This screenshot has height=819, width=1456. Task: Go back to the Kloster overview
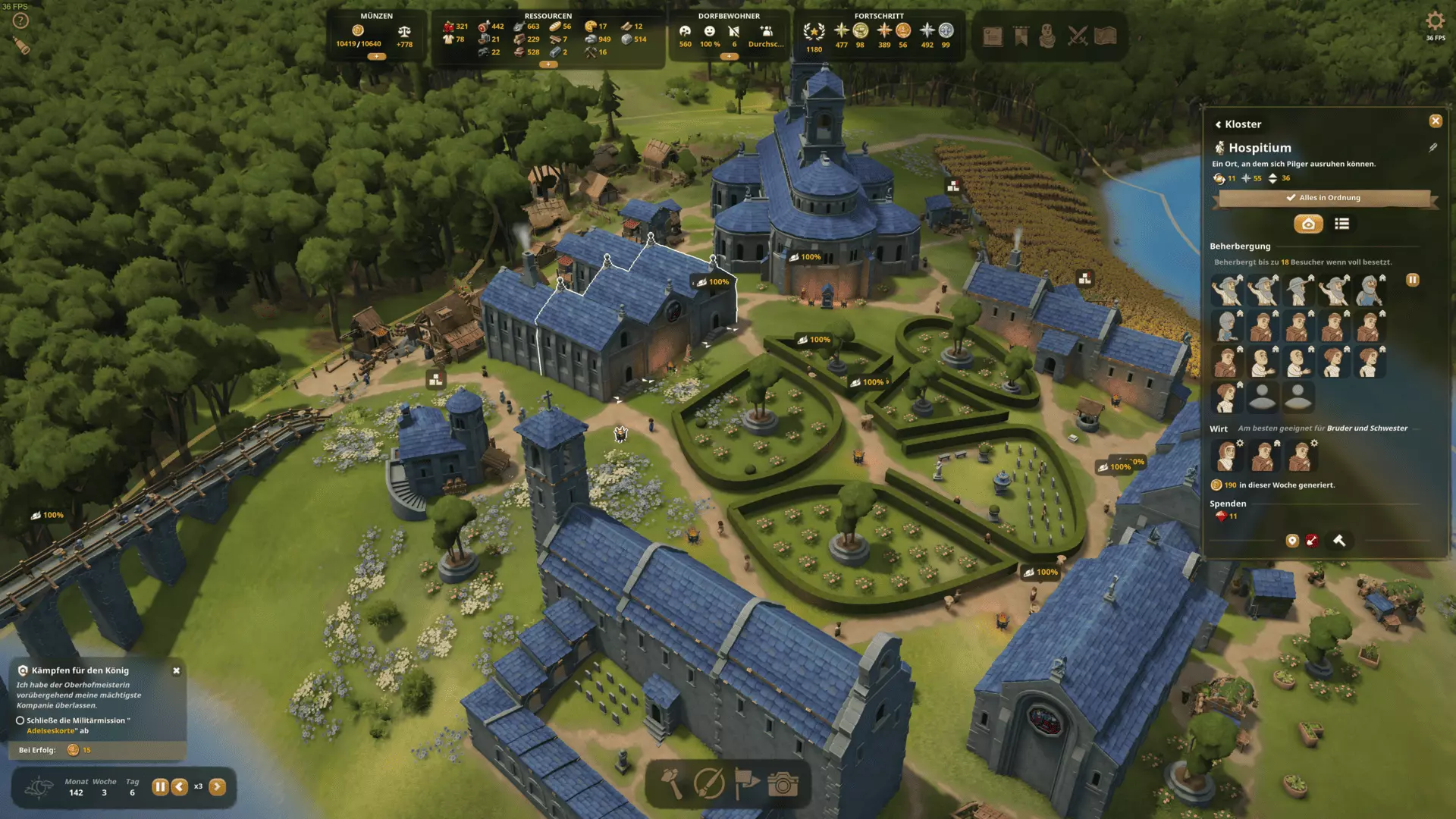click(1238, 124)
